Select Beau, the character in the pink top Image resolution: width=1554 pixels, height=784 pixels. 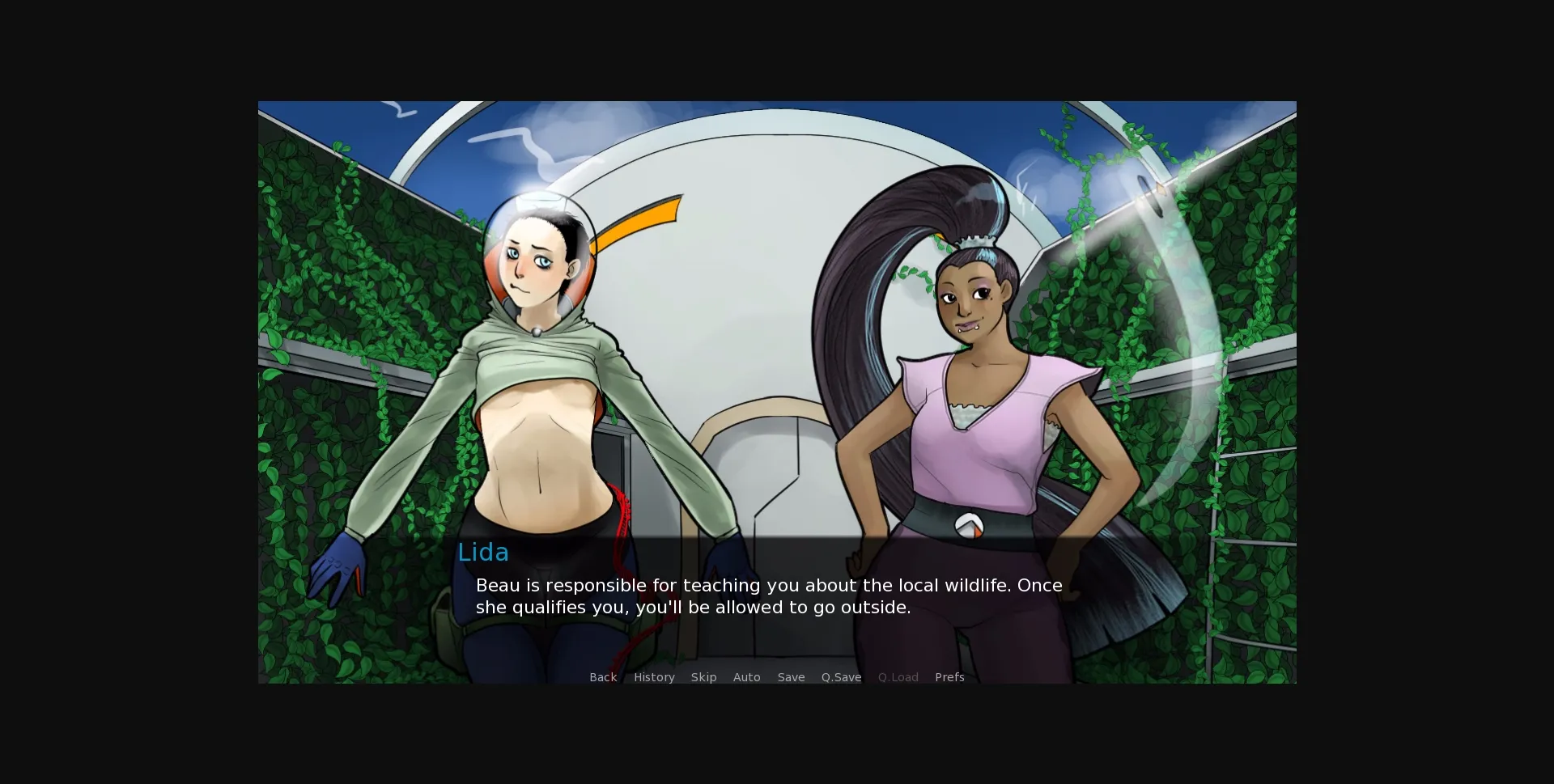(x=971, y=421)
